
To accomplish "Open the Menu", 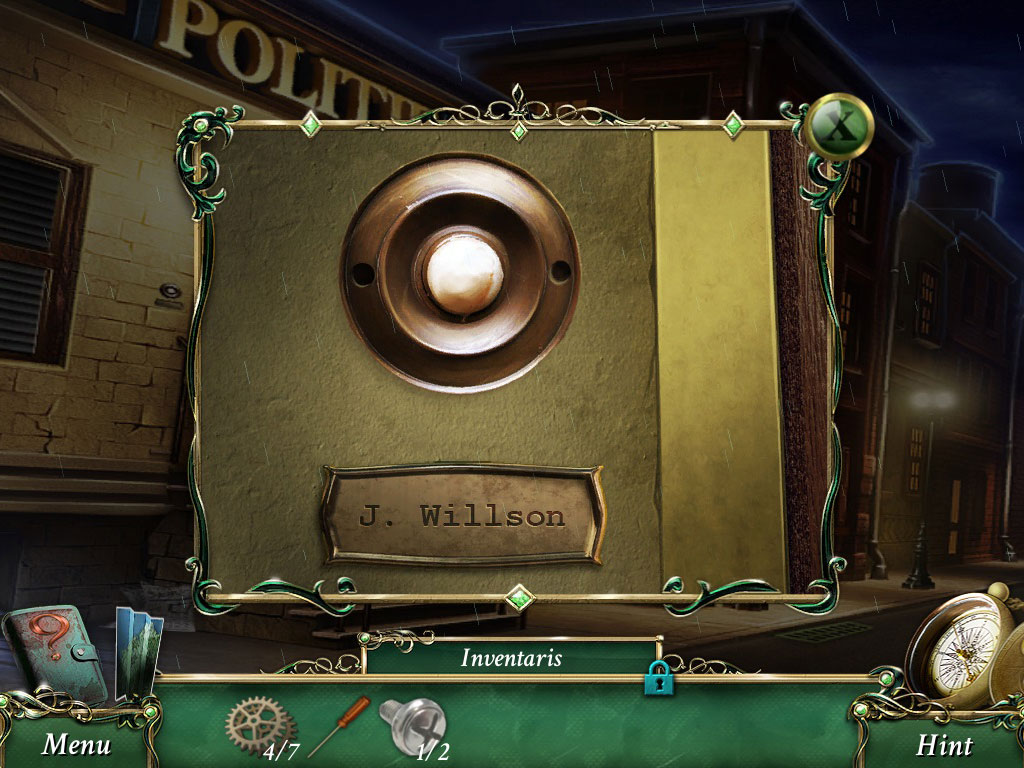I will 77,744.
